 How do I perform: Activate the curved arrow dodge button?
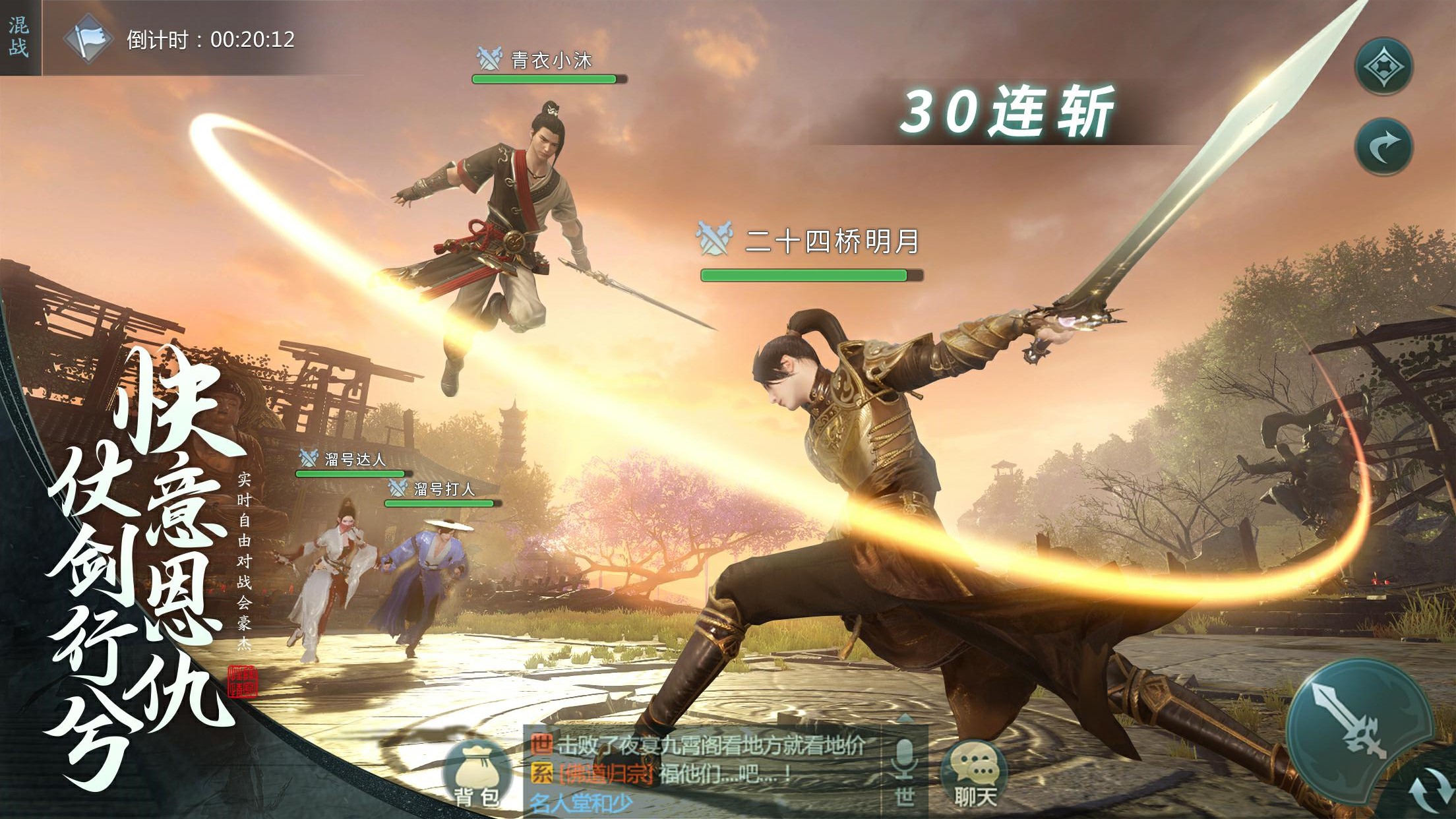point(1383,146)
